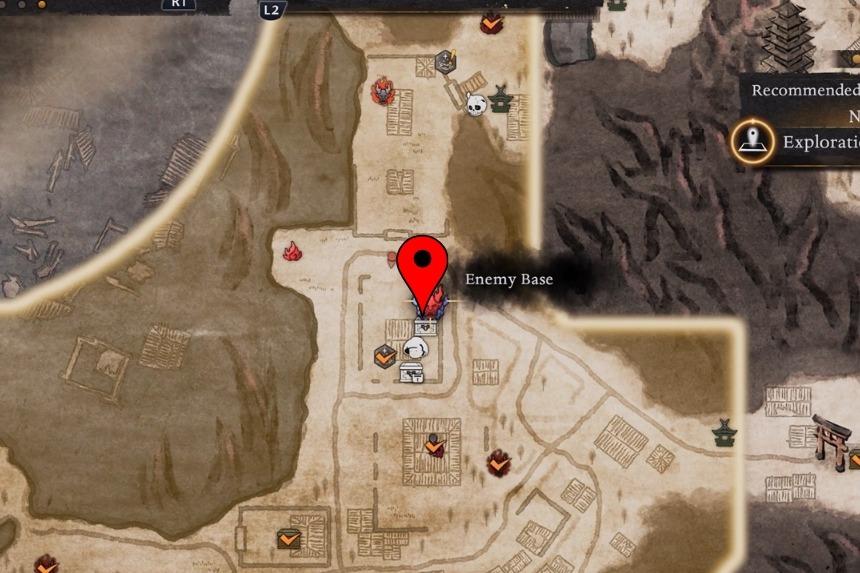Choose the small red flame map marker
This screenshot has height=573, width=860.
click(292, 251)
